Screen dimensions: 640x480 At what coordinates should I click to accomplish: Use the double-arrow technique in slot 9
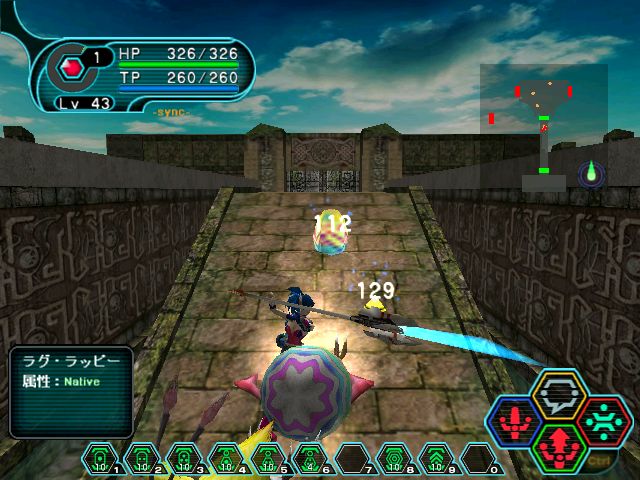[x=435, y=460]
